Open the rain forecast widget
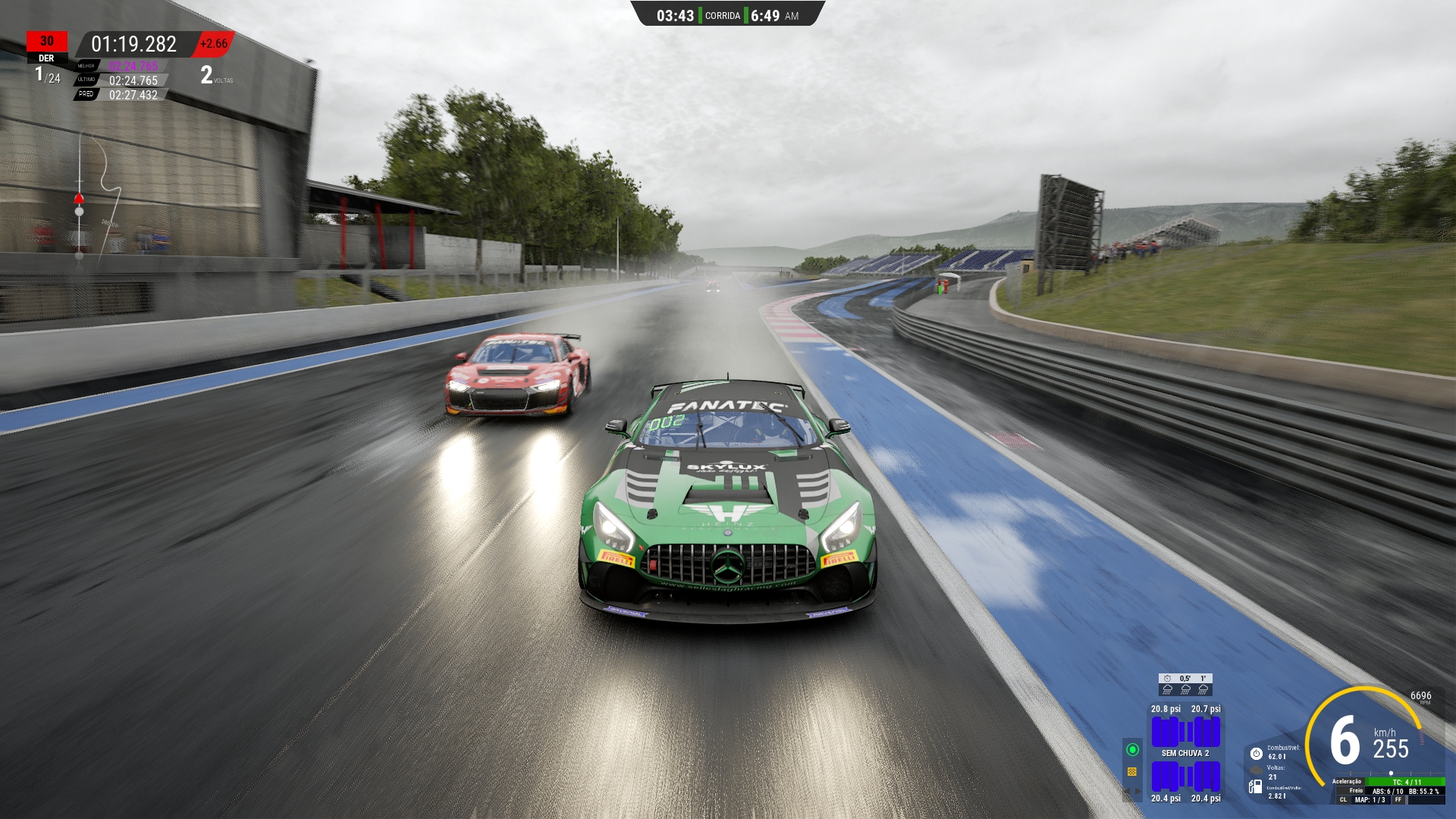Screen dimensions: 1456x819 click(1185, 684)
